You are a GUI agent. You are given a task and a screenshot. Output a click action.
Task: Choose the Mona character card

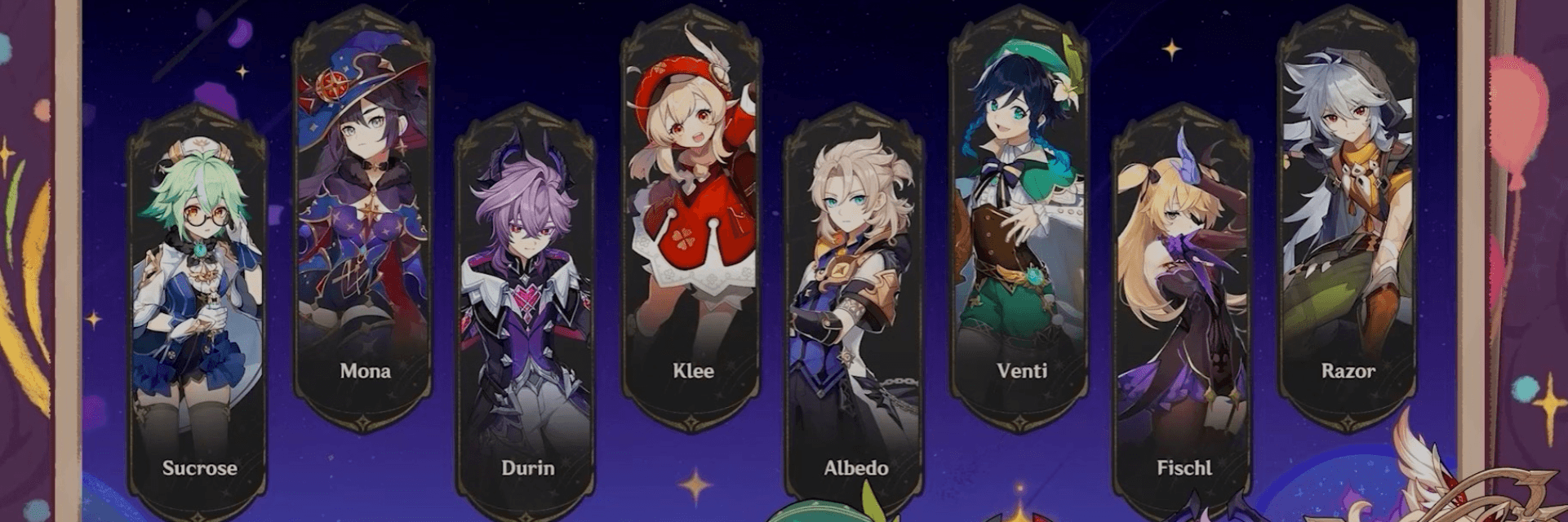(x=364, y=220)
